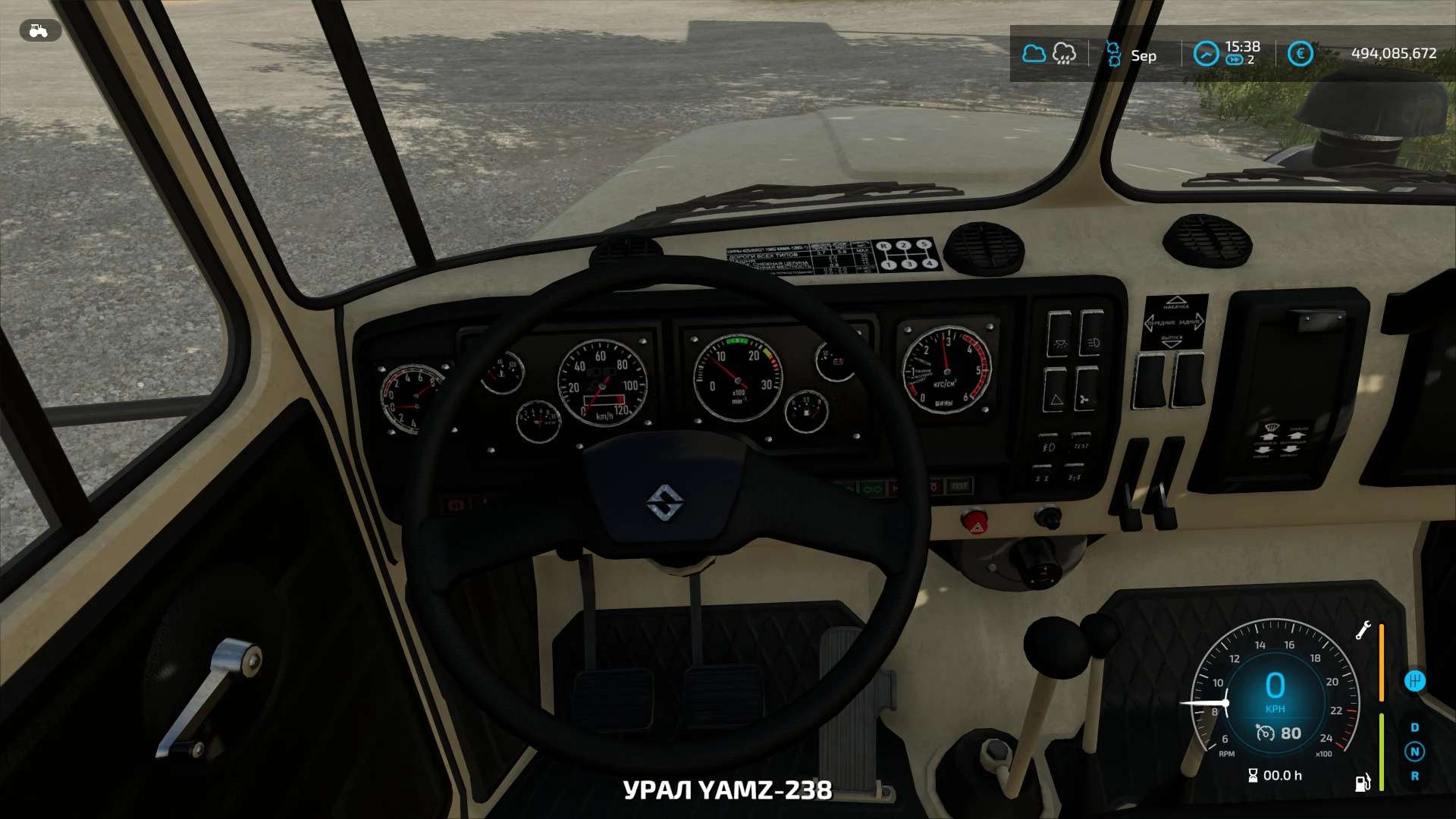Open the cloudy weather forecast icon
This screenshot has width=1456, height=819.
tap(1034, 54)
